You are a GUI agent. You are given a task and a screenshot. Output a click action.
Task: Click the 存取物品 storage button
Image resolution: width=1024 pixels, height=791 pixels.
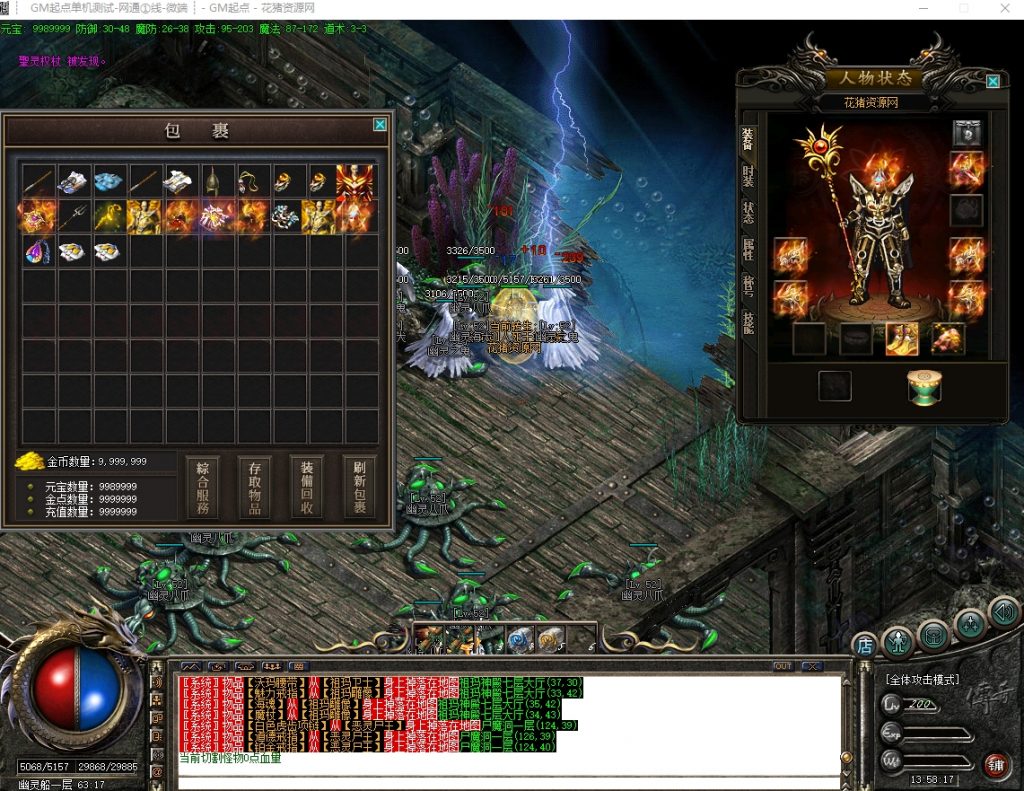(x=255, y=487)
